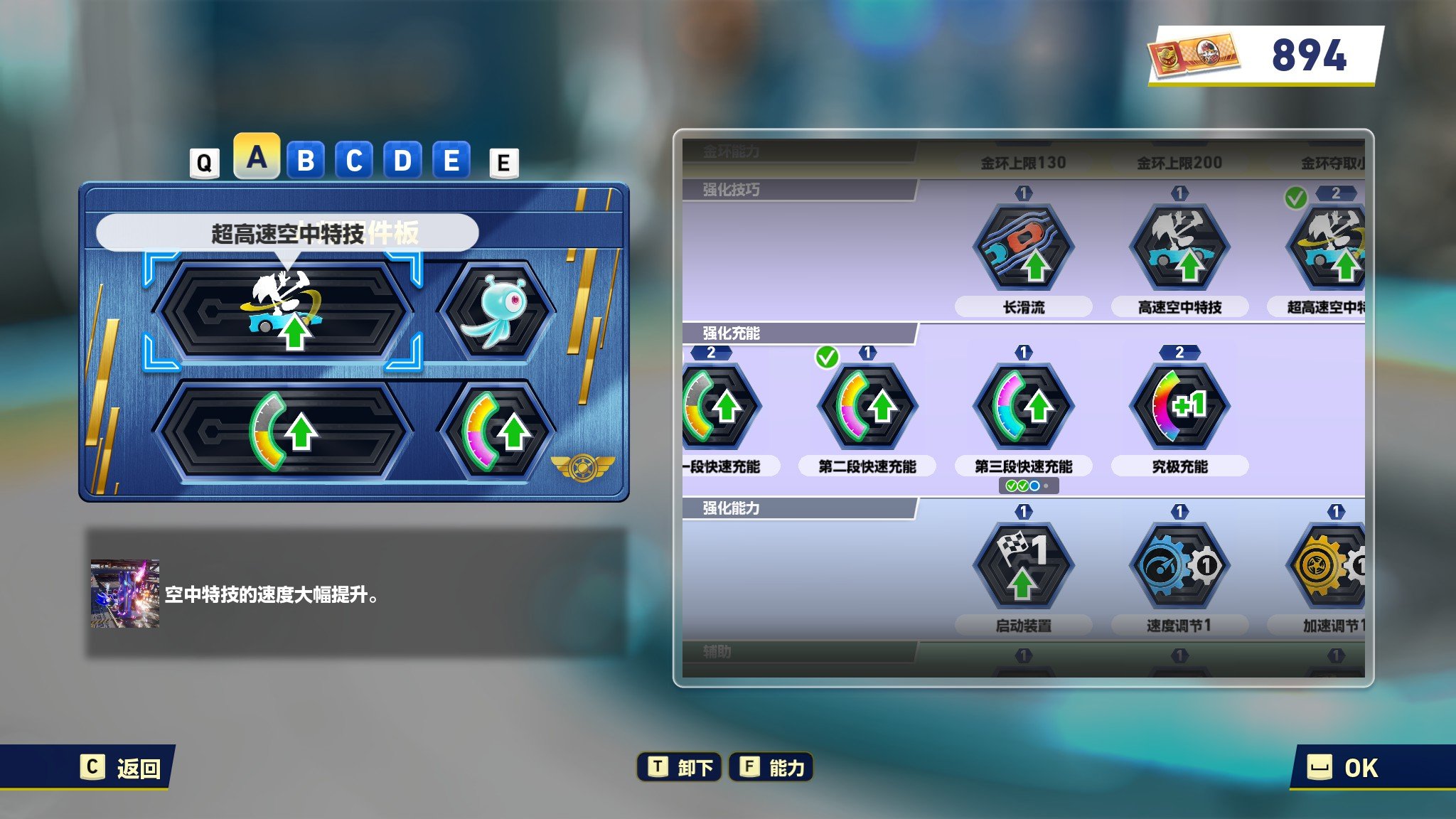1456x819 pixels.
Task: Select the equipped cyan Wisp gadget slot
Action: coord(497,311)
